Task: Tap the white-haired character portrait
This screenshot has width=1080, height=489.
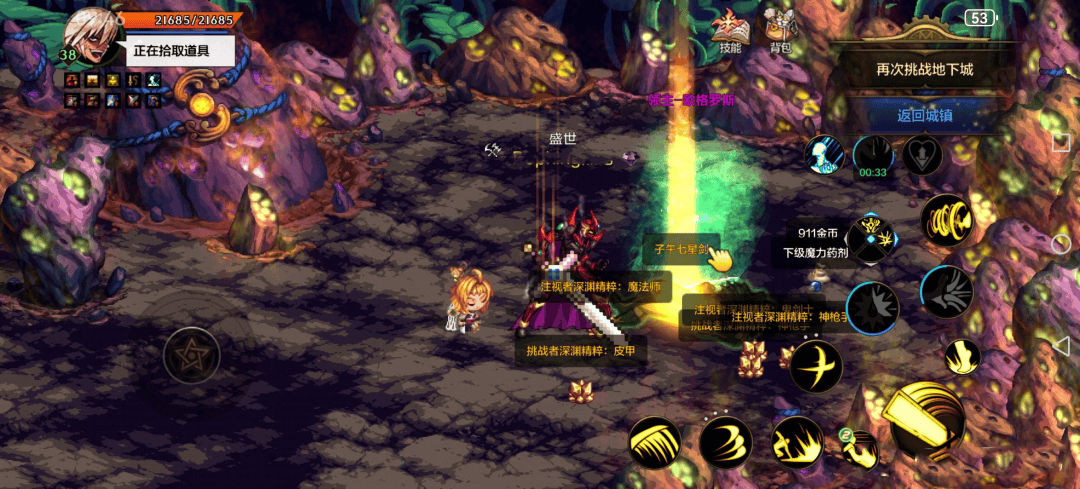Action: click(92, 37)
